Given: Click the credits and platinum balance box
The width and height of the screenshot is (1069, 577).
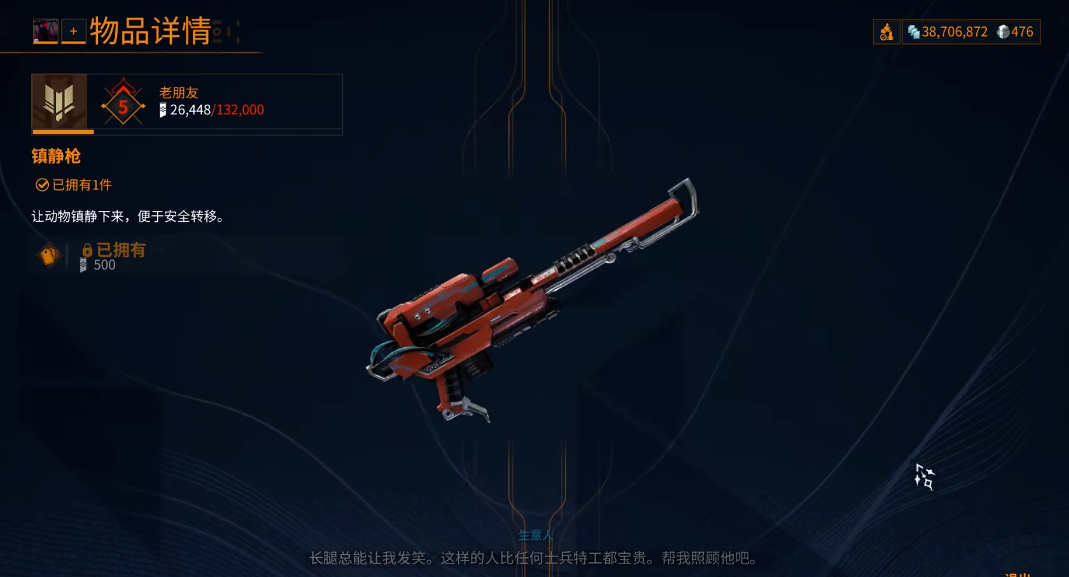Looking at the screenshot, I should point(971,32).
